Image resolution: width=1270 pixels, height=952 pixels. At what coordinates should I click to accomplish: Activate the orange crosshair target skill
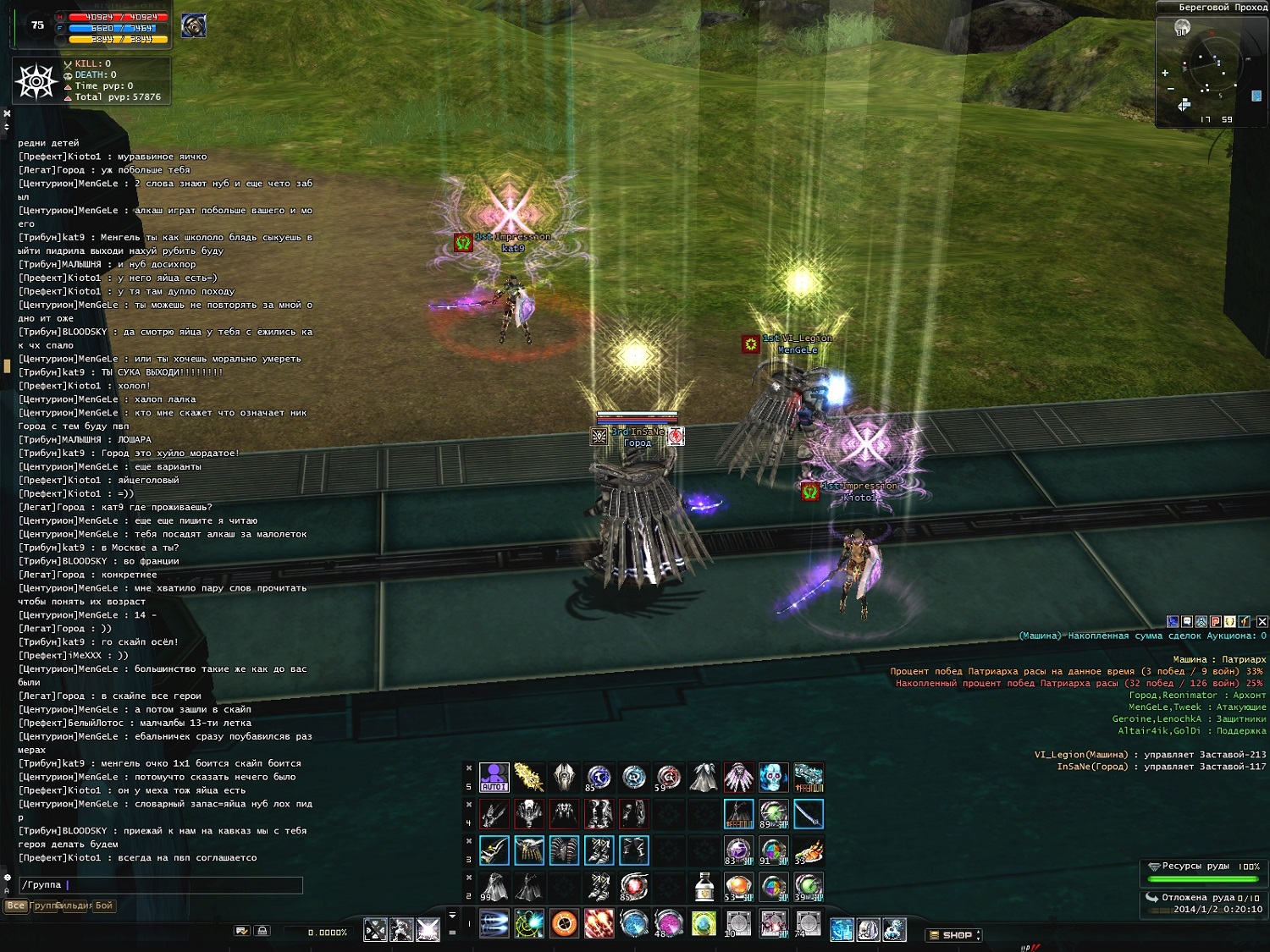[x=564, y=923]
